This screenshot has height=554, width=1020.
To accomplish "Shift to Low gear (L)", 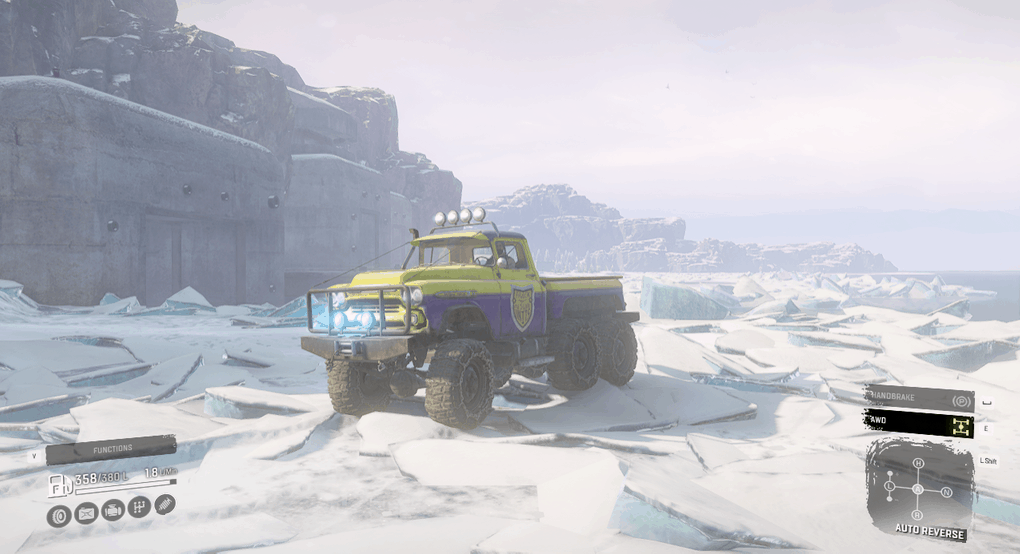I will (889, 487).
